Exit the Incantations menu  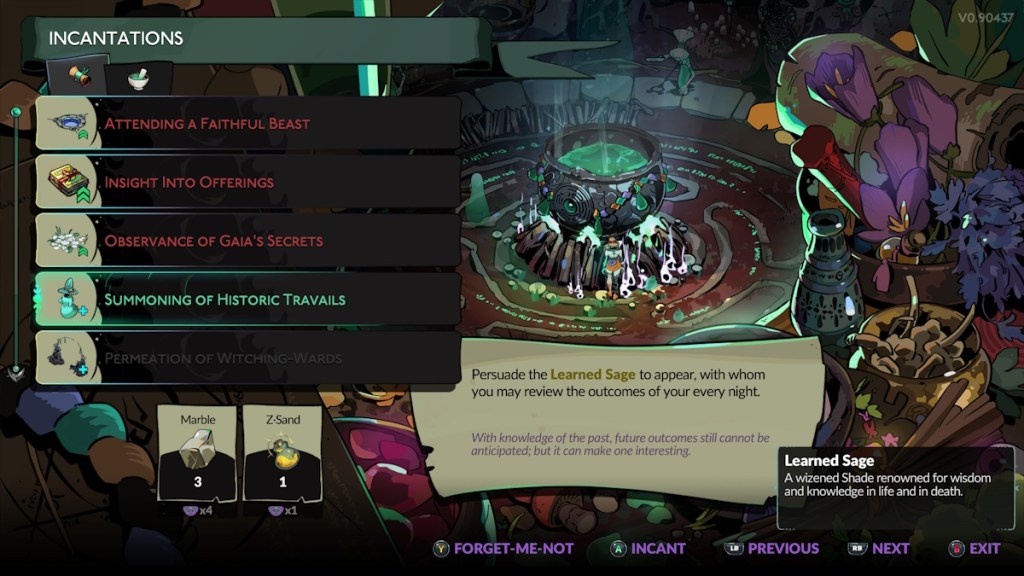click(974, 548)
